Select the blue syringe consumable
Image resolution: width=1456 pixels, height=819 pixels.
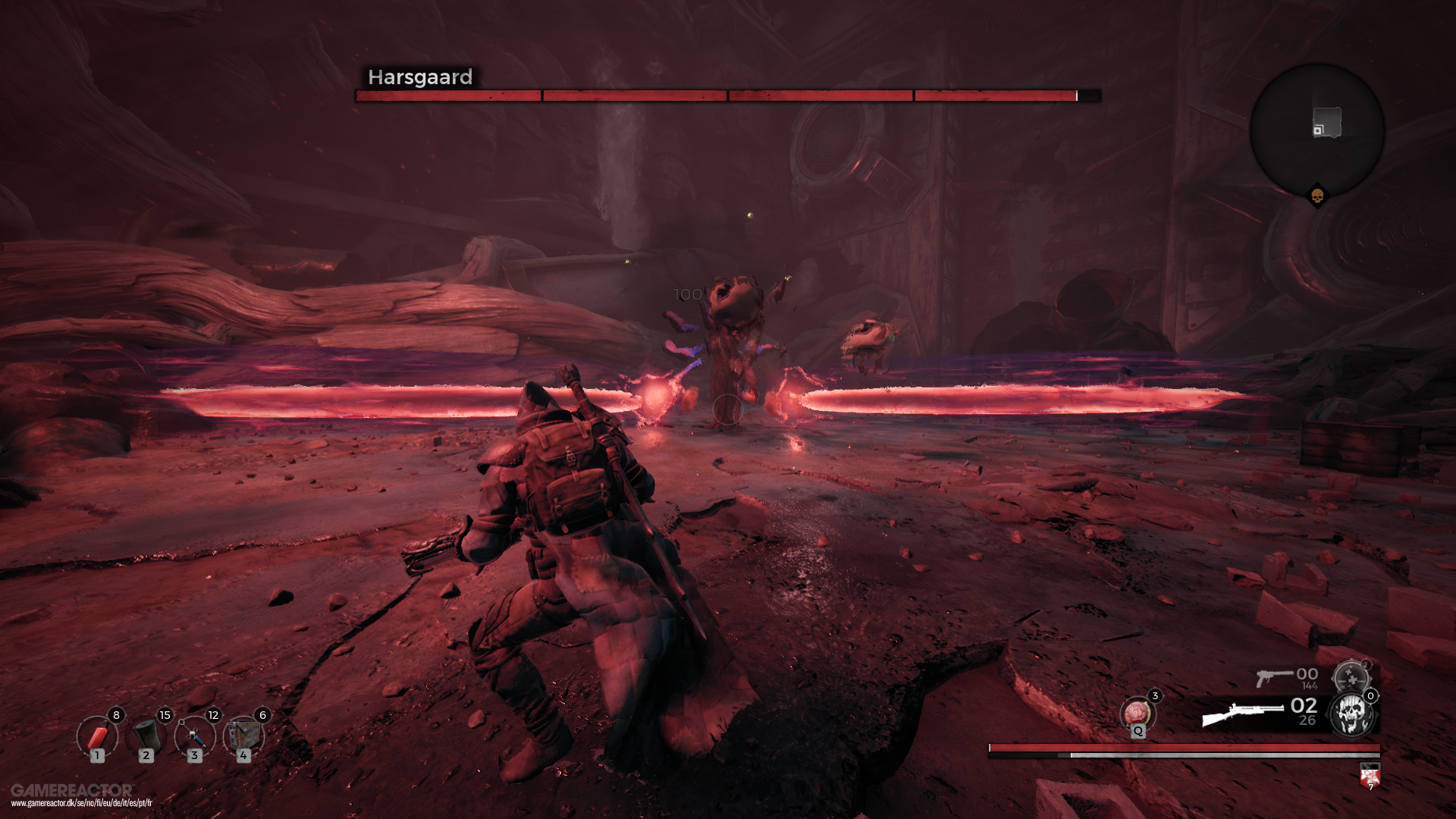(194, 736)
